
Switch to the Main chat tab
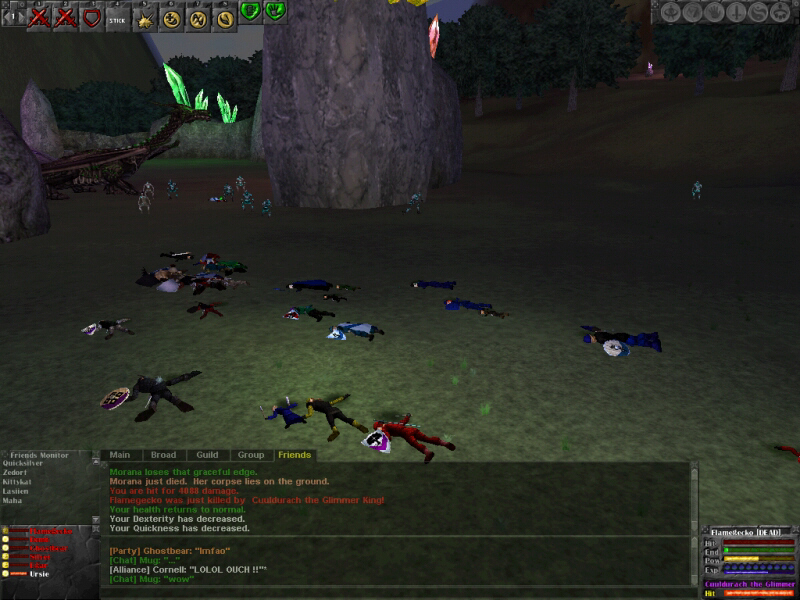(x=120, y=455)
